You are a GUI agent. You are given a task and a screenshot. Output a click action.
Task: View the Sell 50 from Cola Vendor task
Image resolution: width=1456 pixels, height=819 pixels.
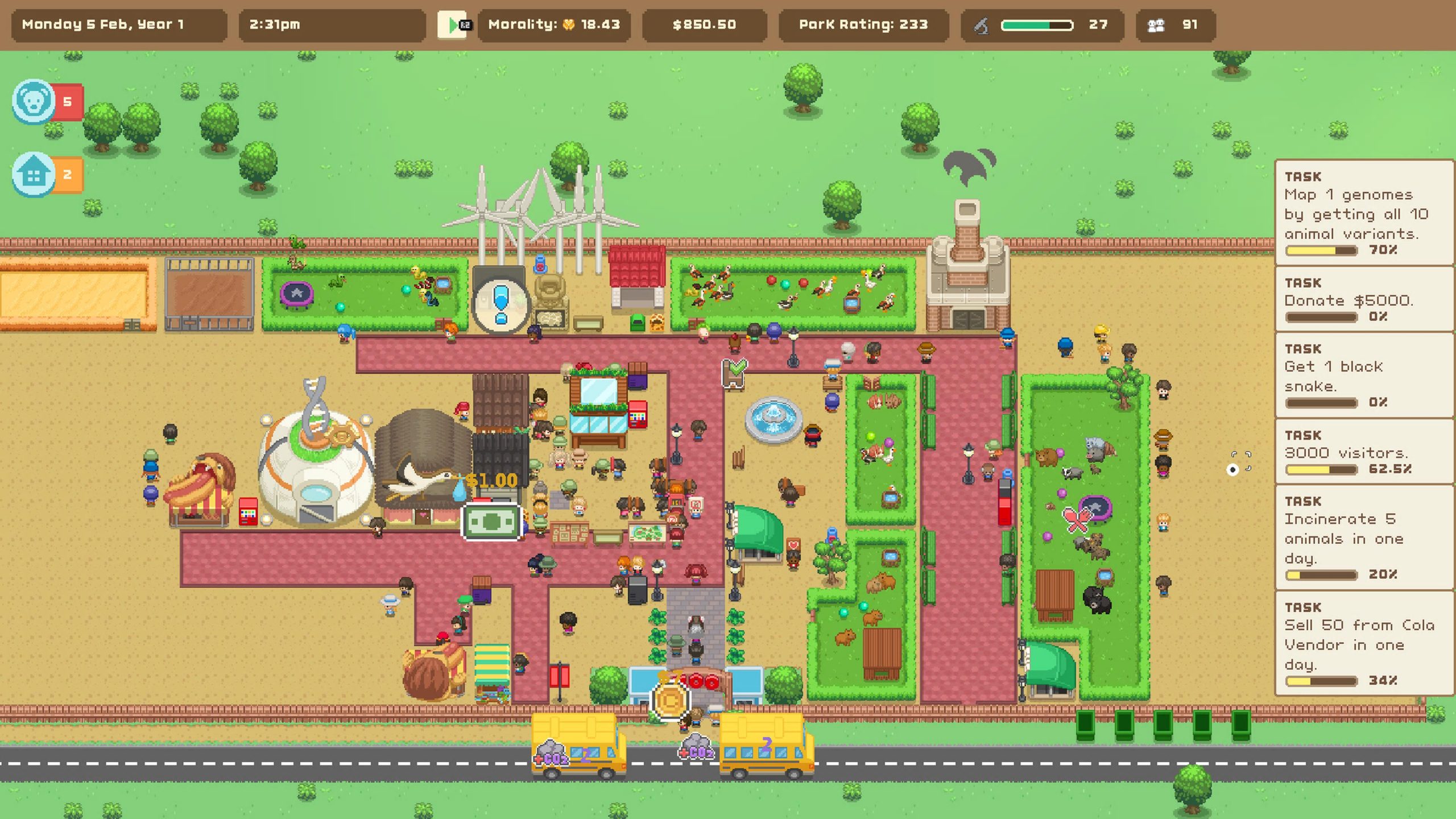(x=1364, y=644)
